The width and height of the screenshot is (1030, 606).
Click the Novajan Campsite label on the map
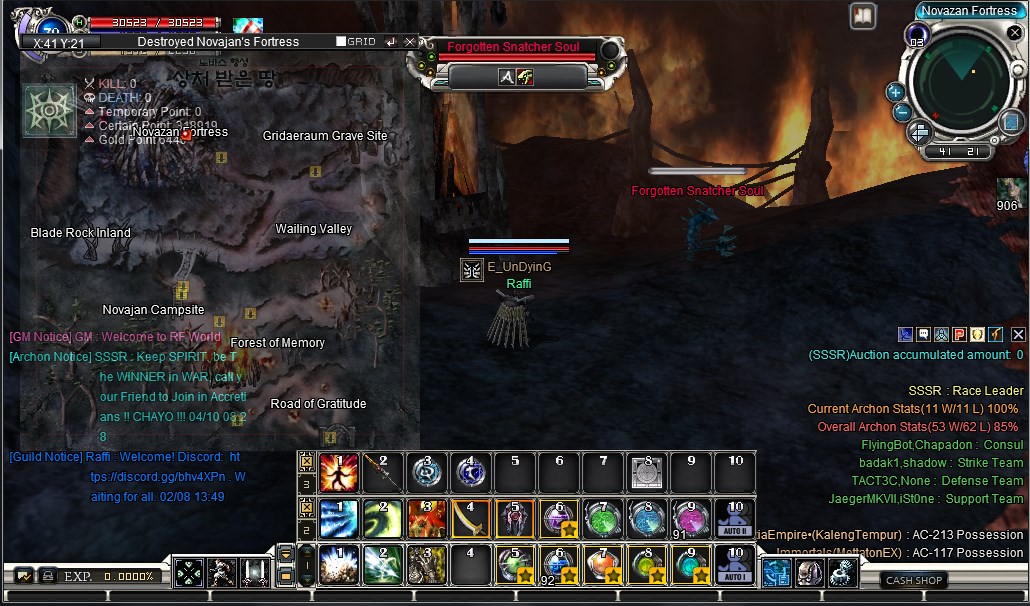(x=153, y=310)
